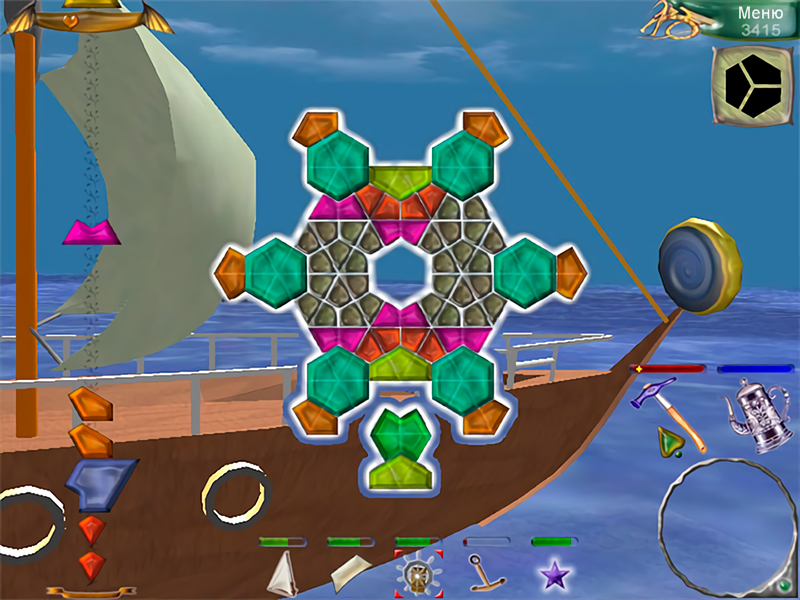Select the pink bow-tie piece on conveyor
The image size is (800, 600).
(91, 234)
